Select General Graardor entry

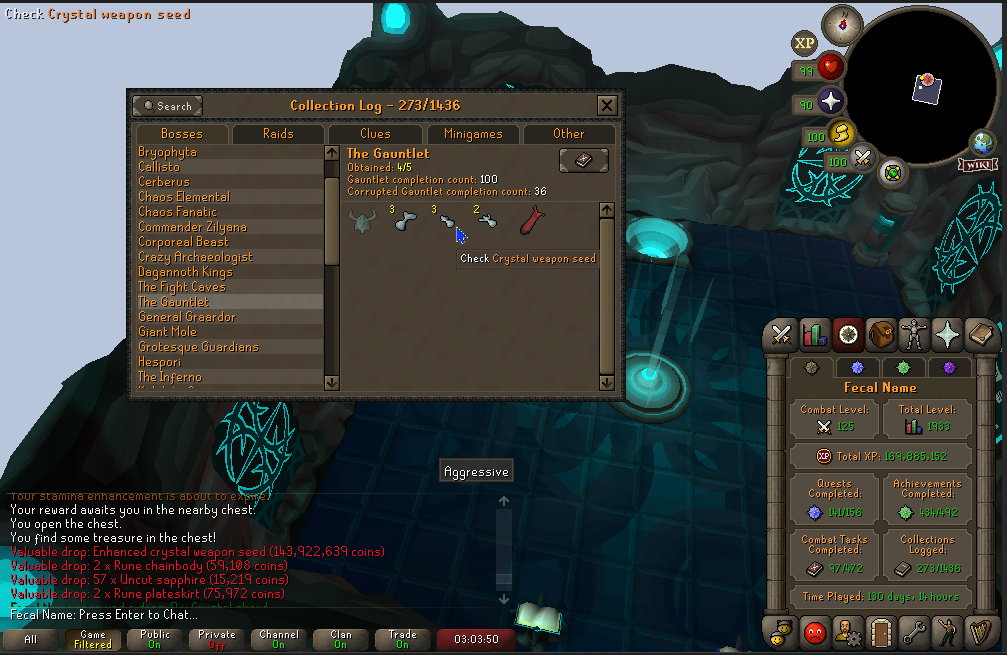point(187,317)
